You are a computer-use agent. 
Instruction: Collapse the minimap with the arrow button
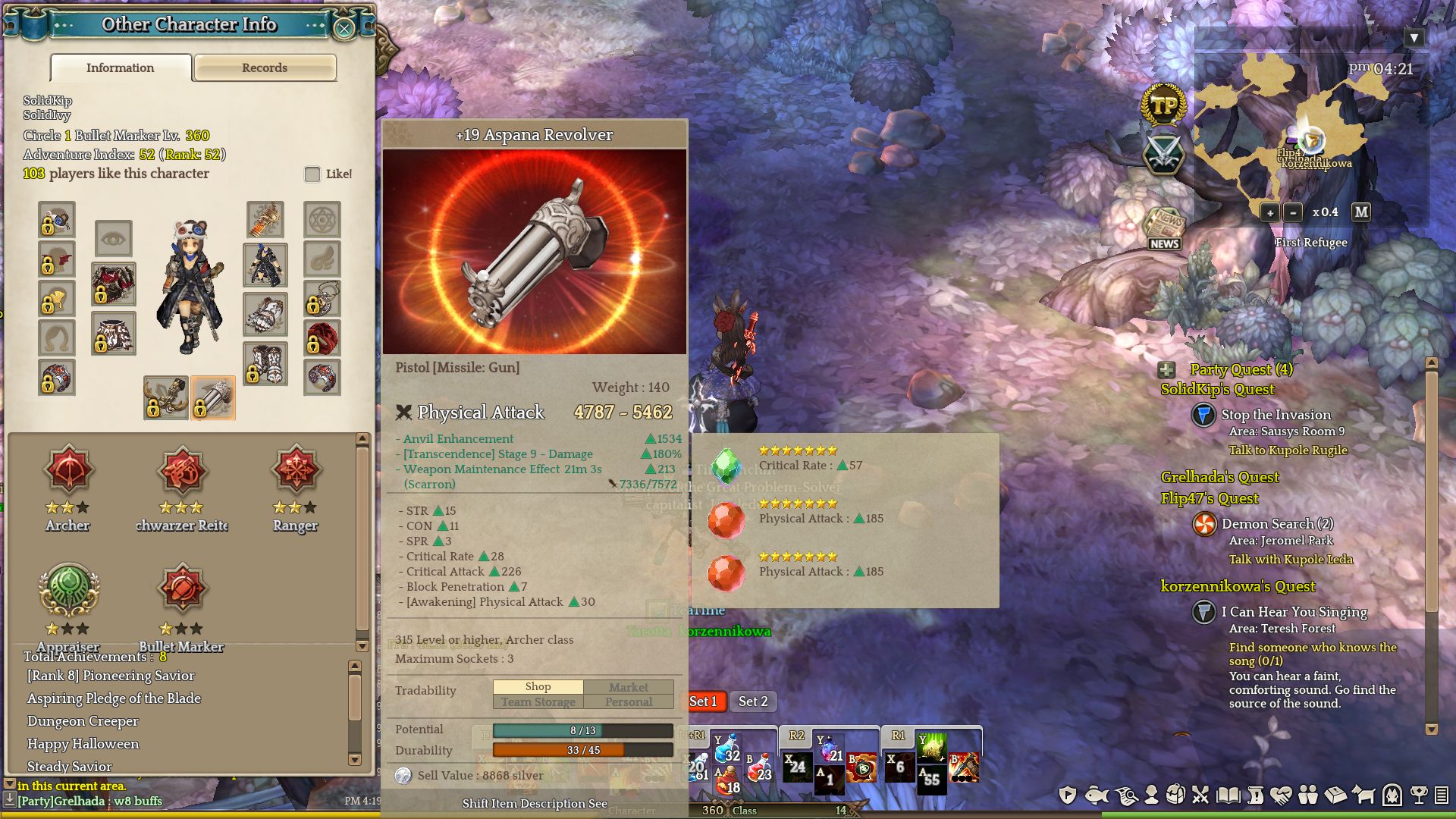click(1414, 38)
